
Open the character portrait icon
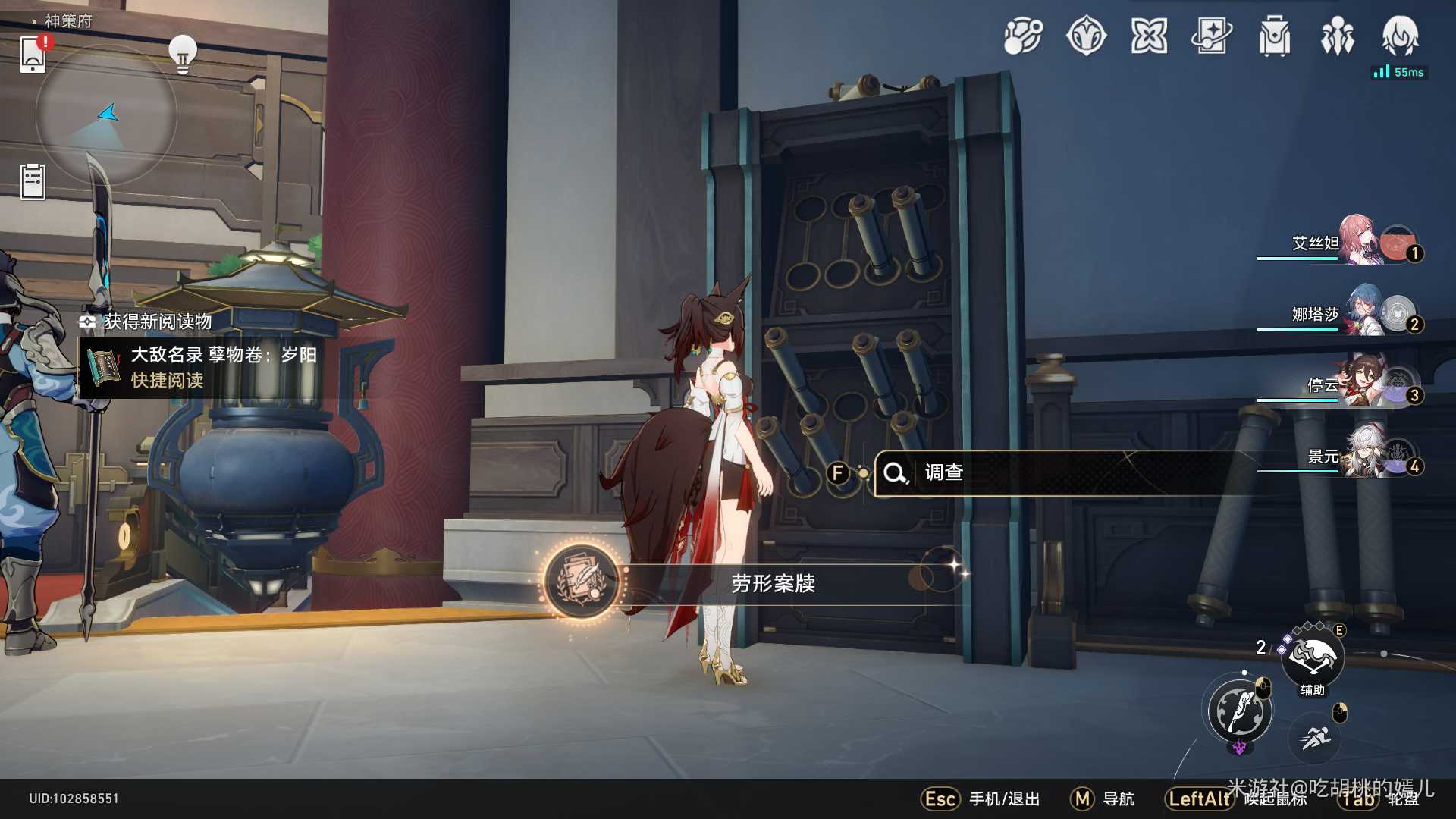(x=1400, y=36)
